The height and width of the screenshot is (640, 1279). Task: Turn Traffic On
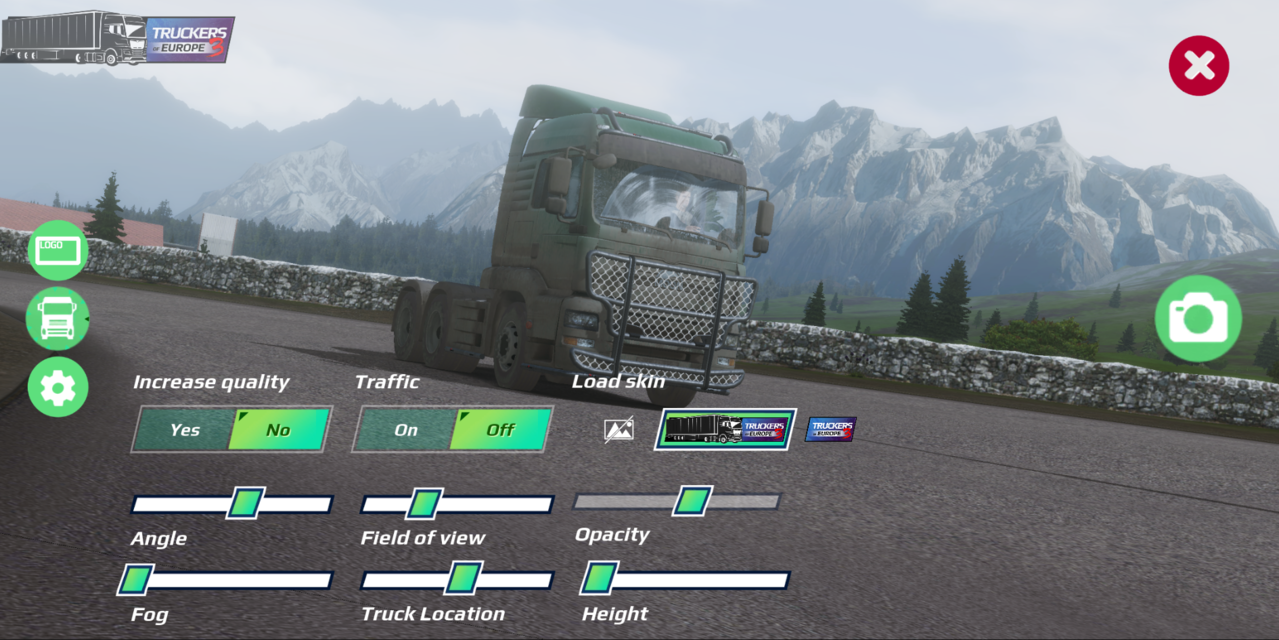(x=405, y=430)
